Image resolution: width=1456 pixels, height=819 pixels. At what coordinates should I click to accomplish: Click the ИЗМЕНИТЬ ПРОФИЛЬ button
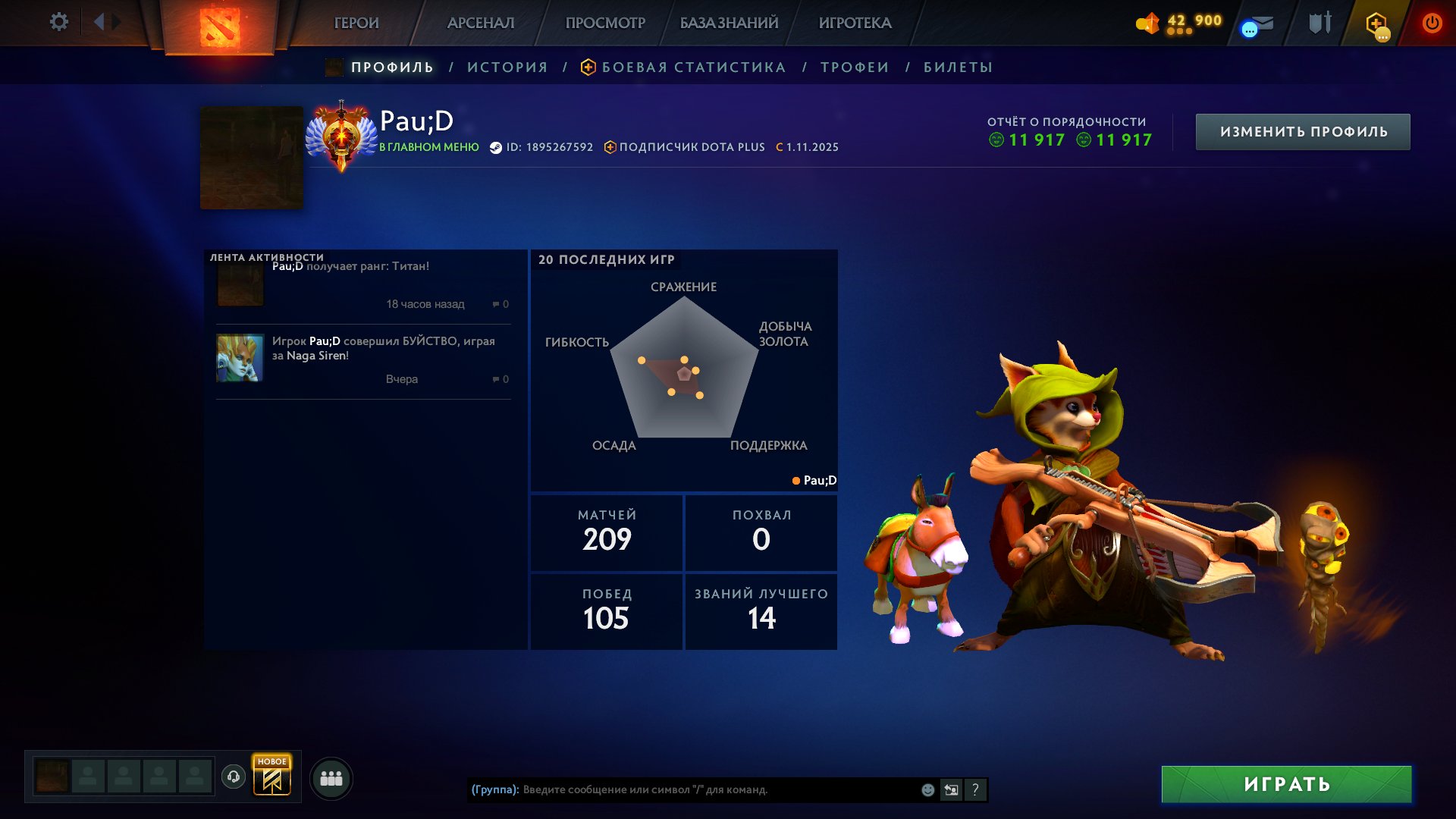pos(1303,132)
